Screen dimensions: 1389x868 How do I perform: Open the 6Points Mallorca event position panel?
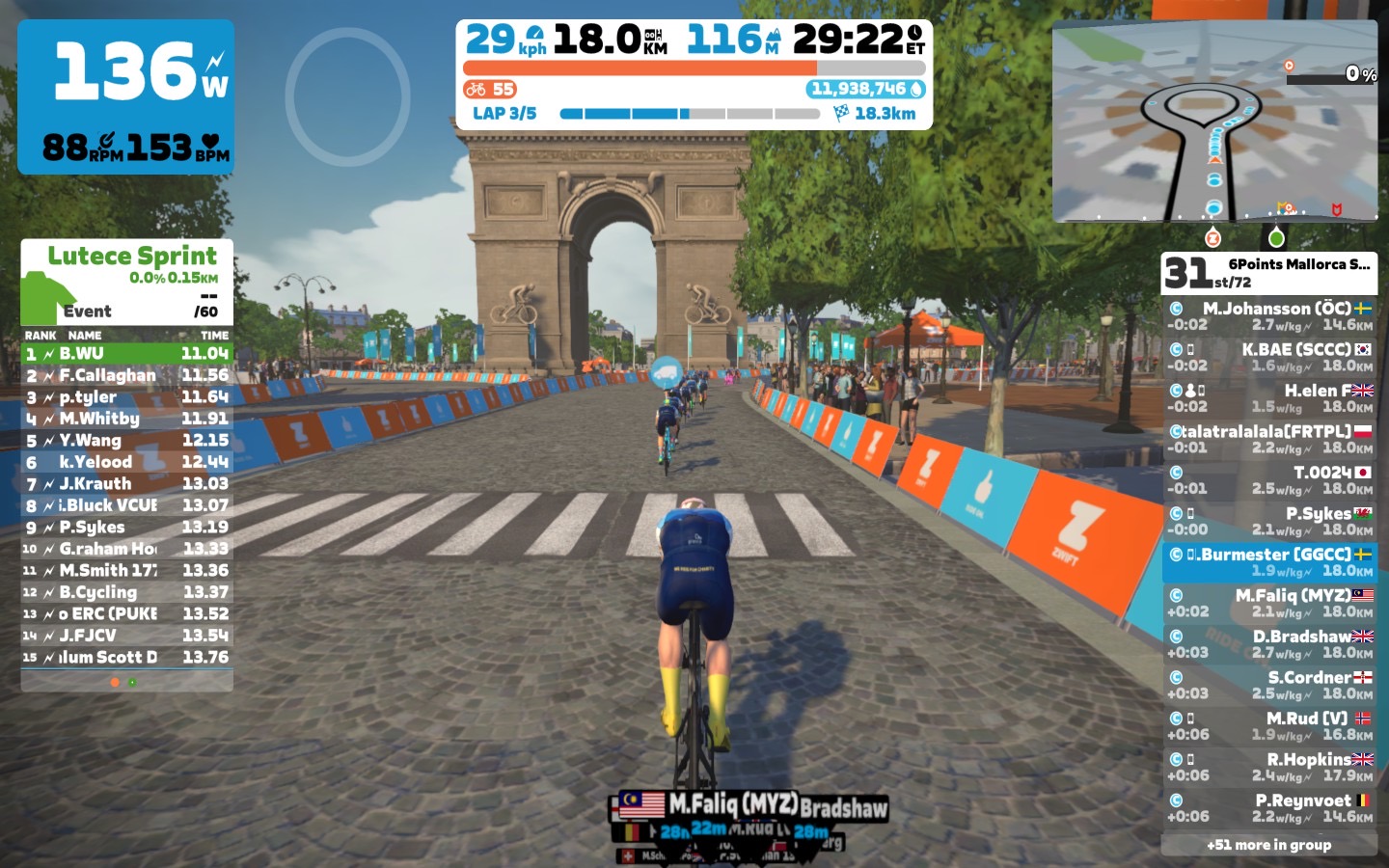click(1269, 273)
